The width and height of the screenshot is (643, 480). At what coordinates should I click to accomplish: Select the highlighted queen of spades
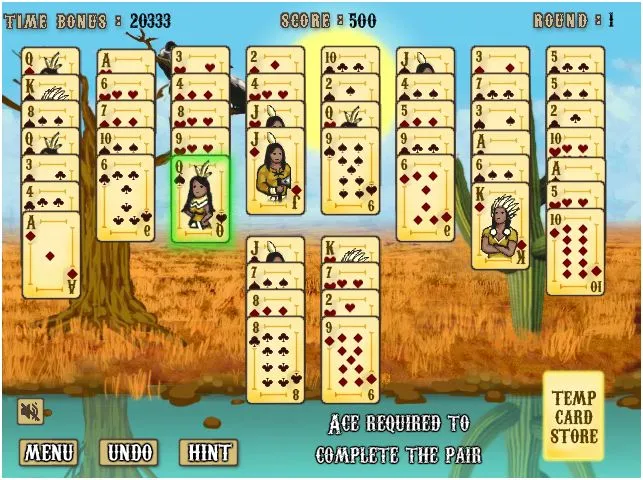pyautogui.click(x=200, y=200)
